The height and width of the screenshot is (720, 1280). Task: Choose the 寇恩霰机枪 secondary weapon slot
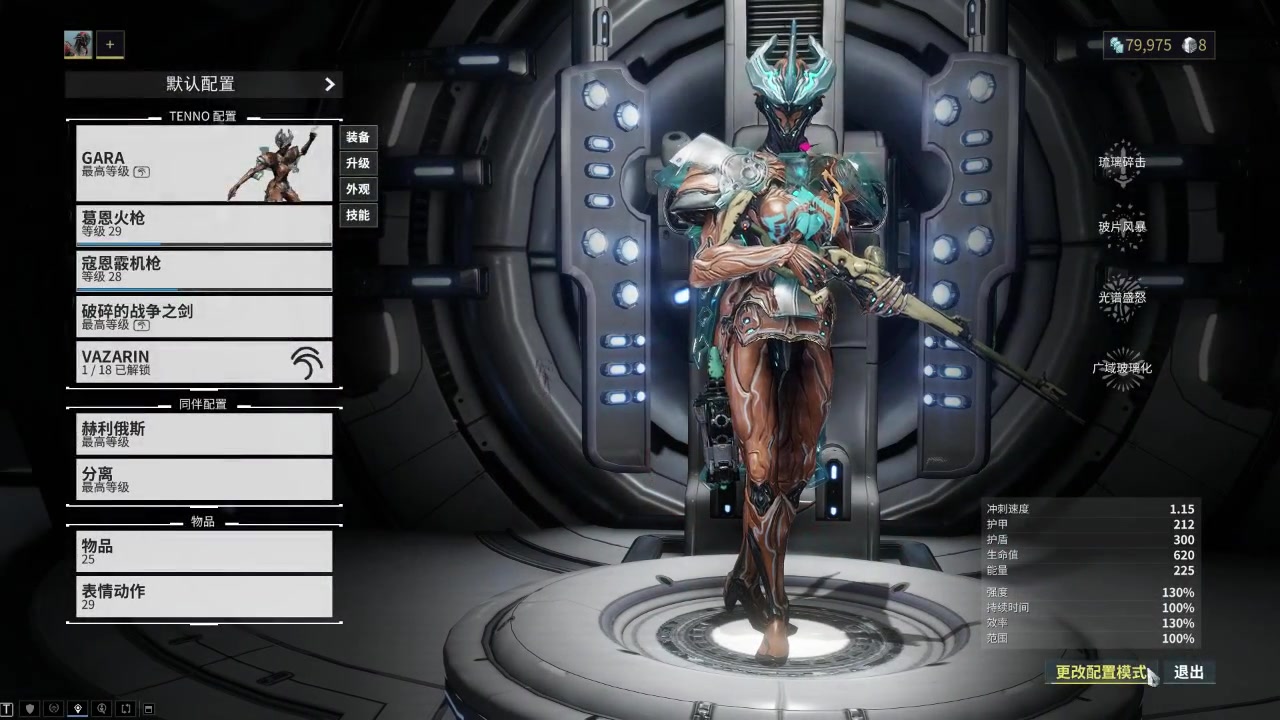[204, 270]
